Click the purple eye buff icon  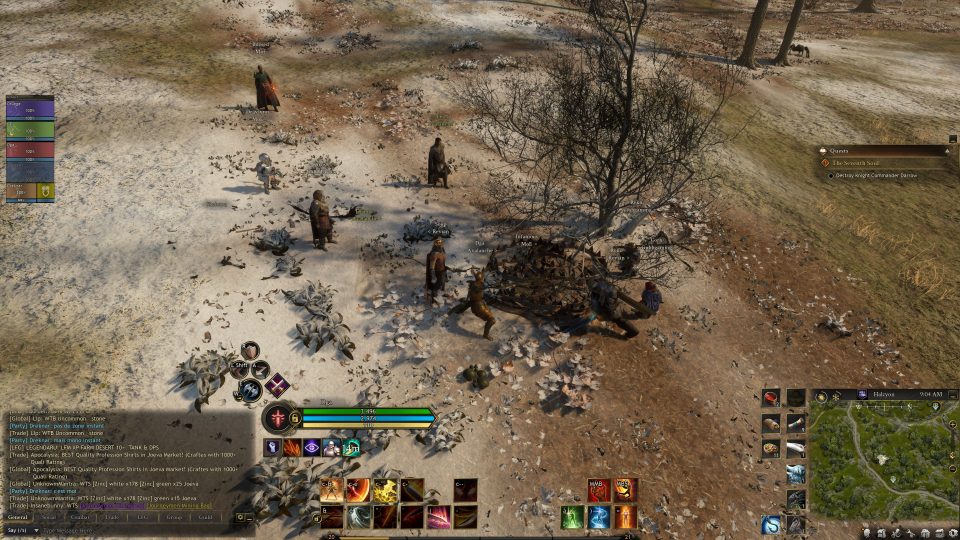[x=312, y=448]
